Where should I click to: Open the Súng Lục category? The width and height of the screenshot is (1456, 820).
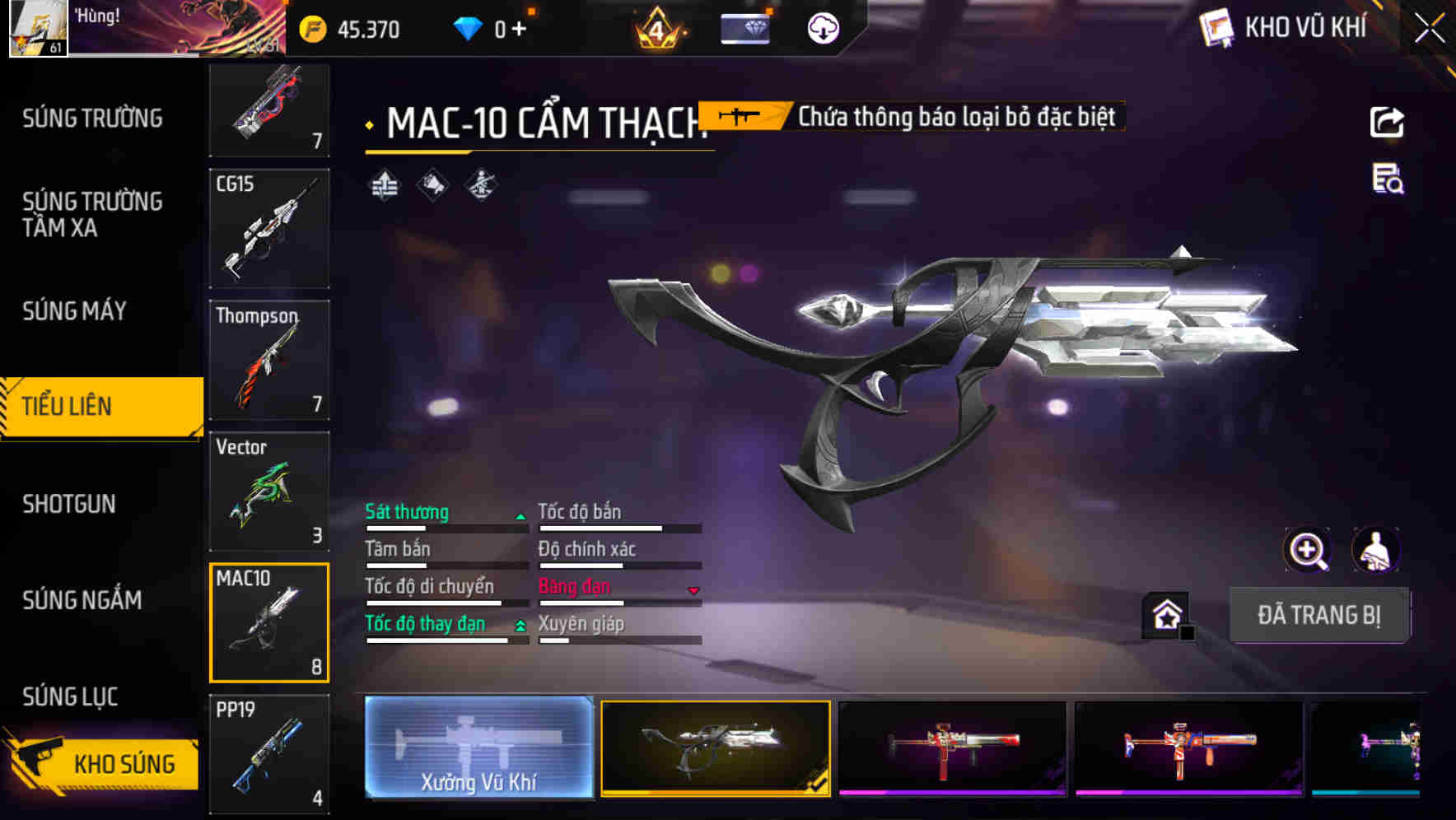pos(70,697)
